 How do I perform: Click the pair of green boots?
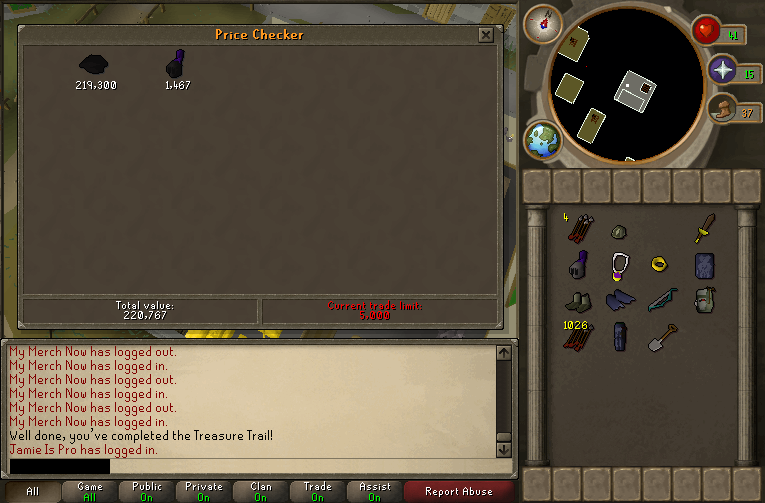click(578, 301)
